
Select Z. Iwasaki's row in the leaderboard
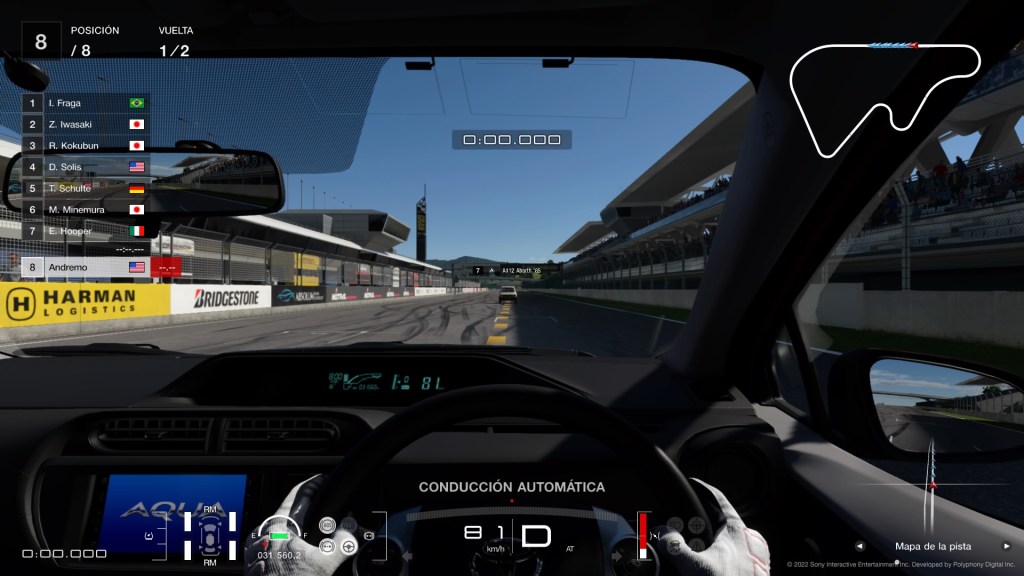coord(85,125)
